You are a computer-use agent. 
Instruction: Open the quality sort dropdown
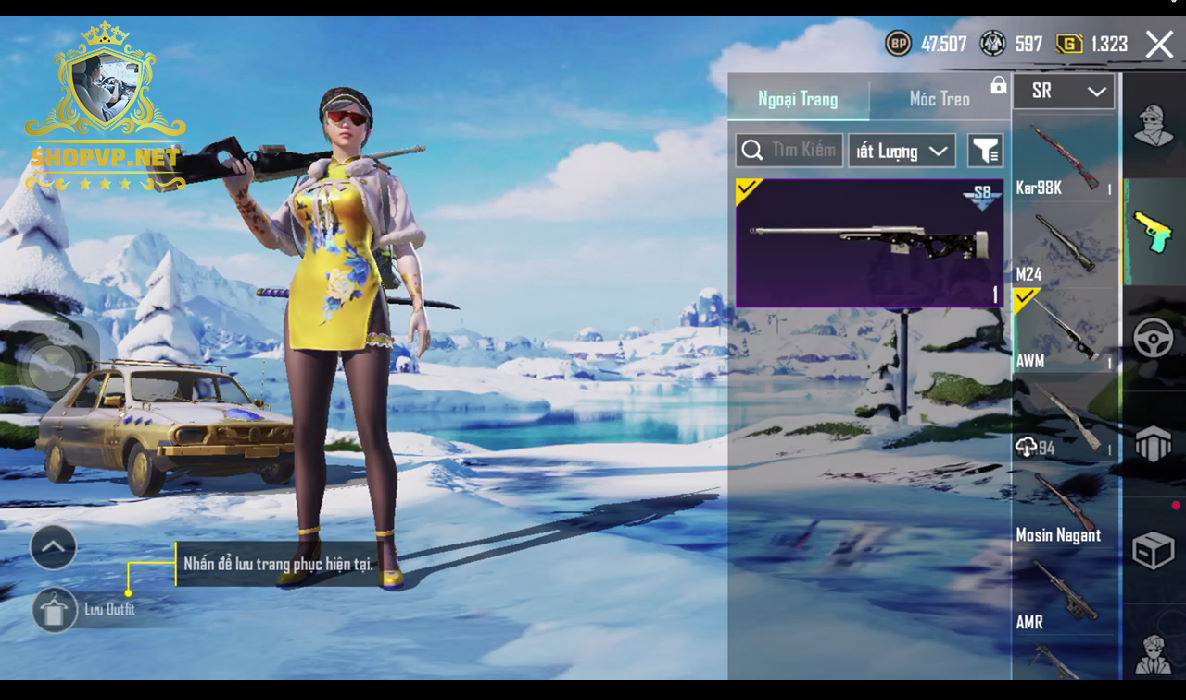[902, 151]
